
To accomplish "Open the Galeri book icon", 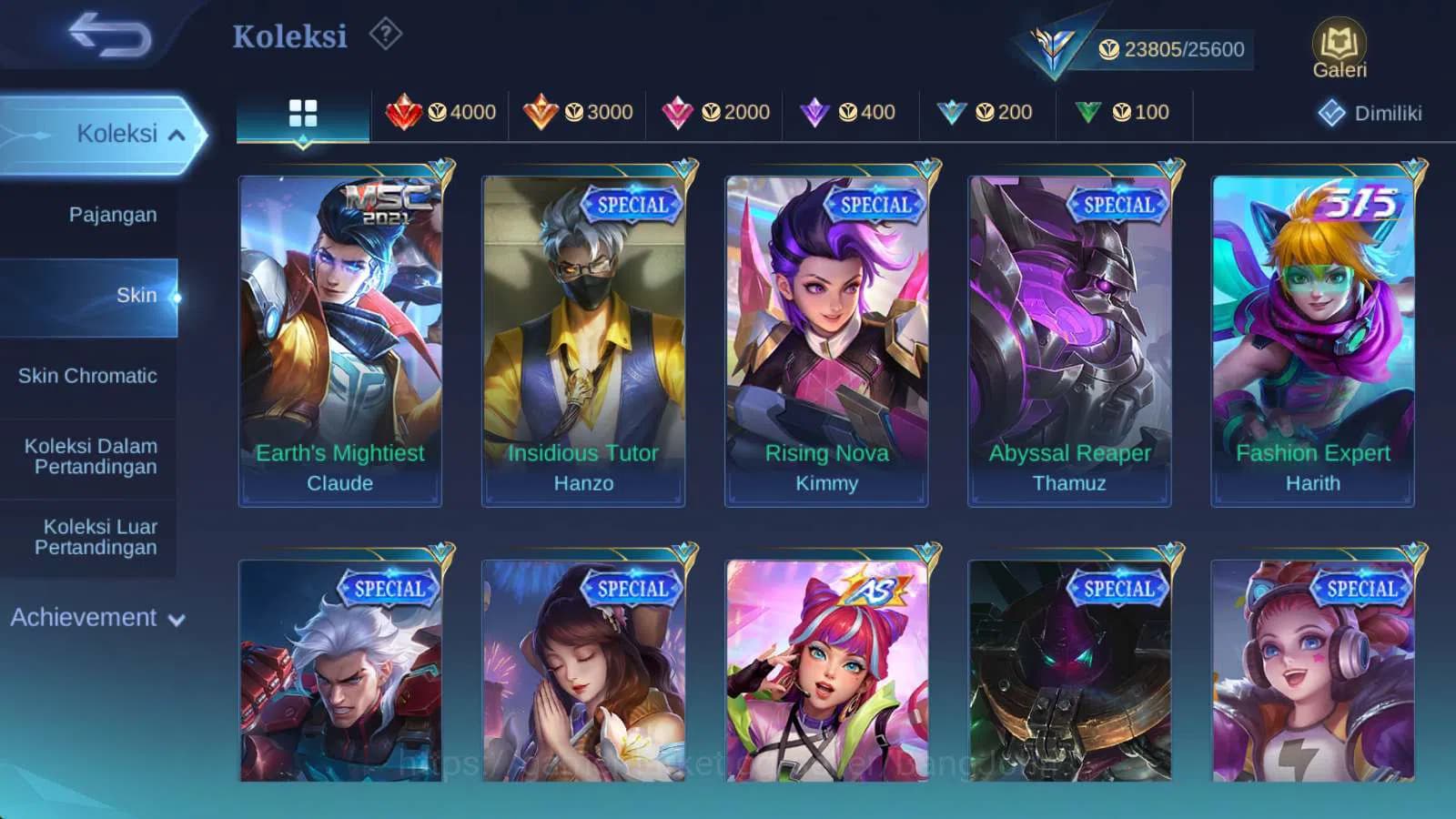I will pos(1338,43).
